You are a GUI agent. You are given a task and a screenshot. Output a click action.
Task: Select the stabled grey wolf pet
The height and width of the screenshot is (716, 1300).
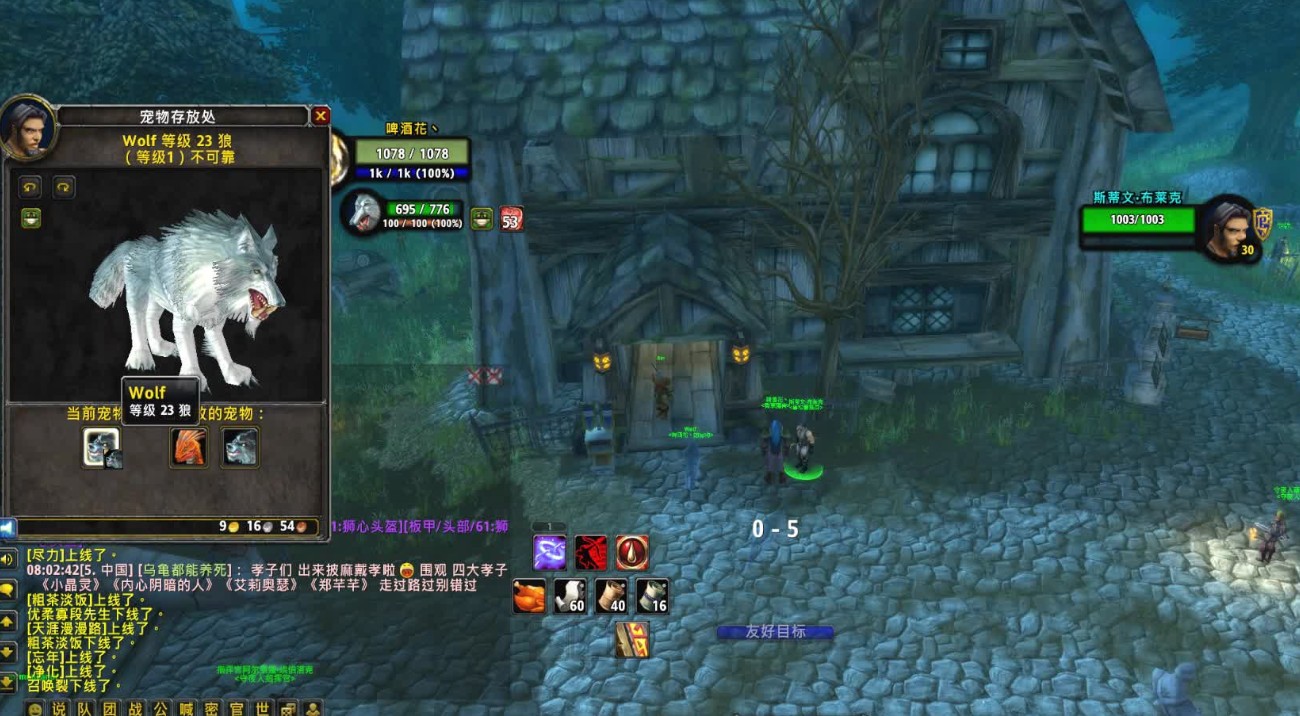click(240, 446)
